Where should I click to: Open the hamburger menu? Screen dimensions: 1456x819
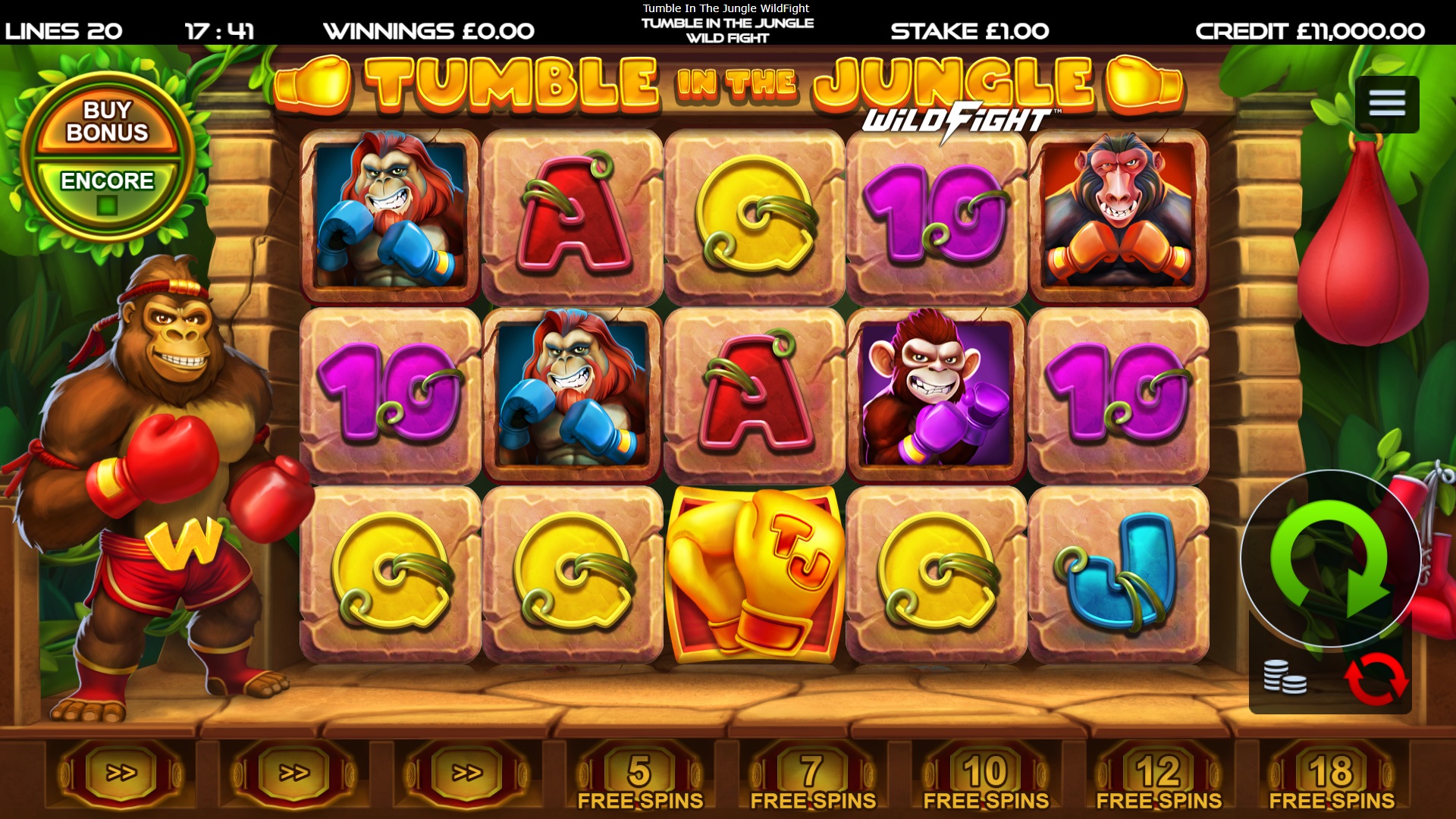1386,104
